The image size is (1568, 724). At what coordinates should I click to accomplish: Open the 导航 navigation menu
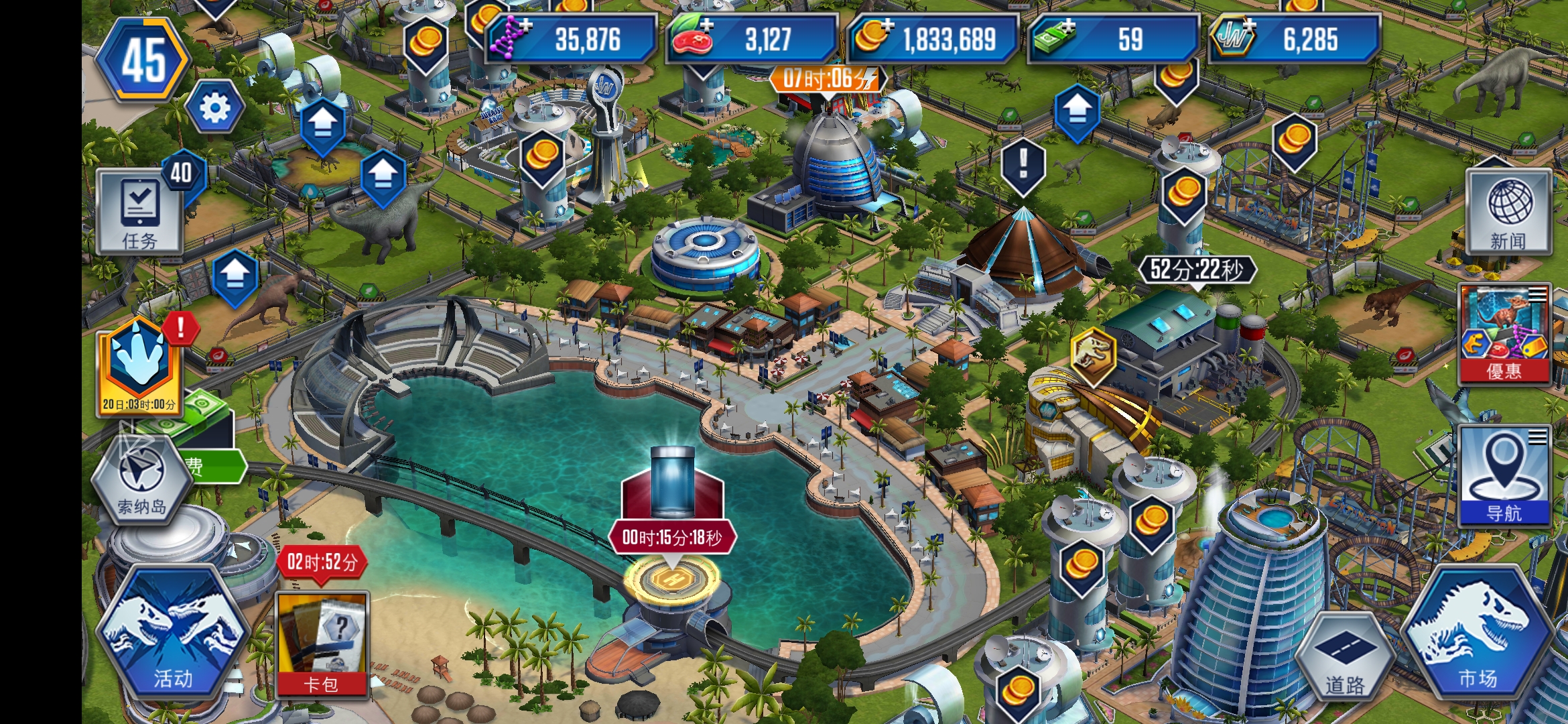[1504, 475]
